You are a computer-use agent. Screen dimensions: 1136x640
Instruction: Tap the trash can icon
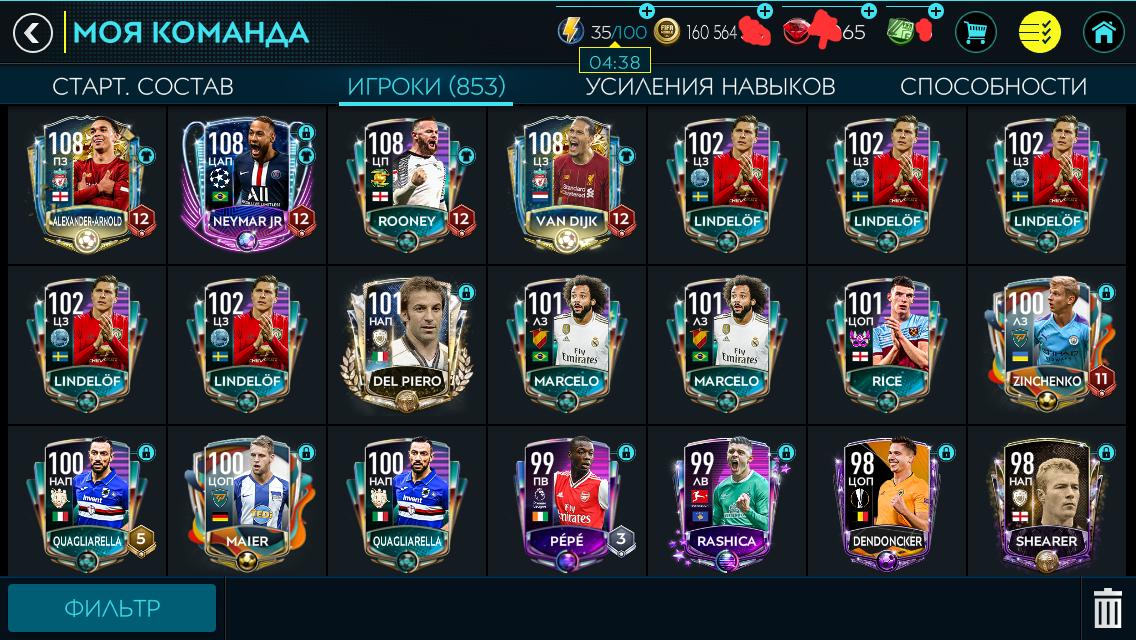(1107, 608)
